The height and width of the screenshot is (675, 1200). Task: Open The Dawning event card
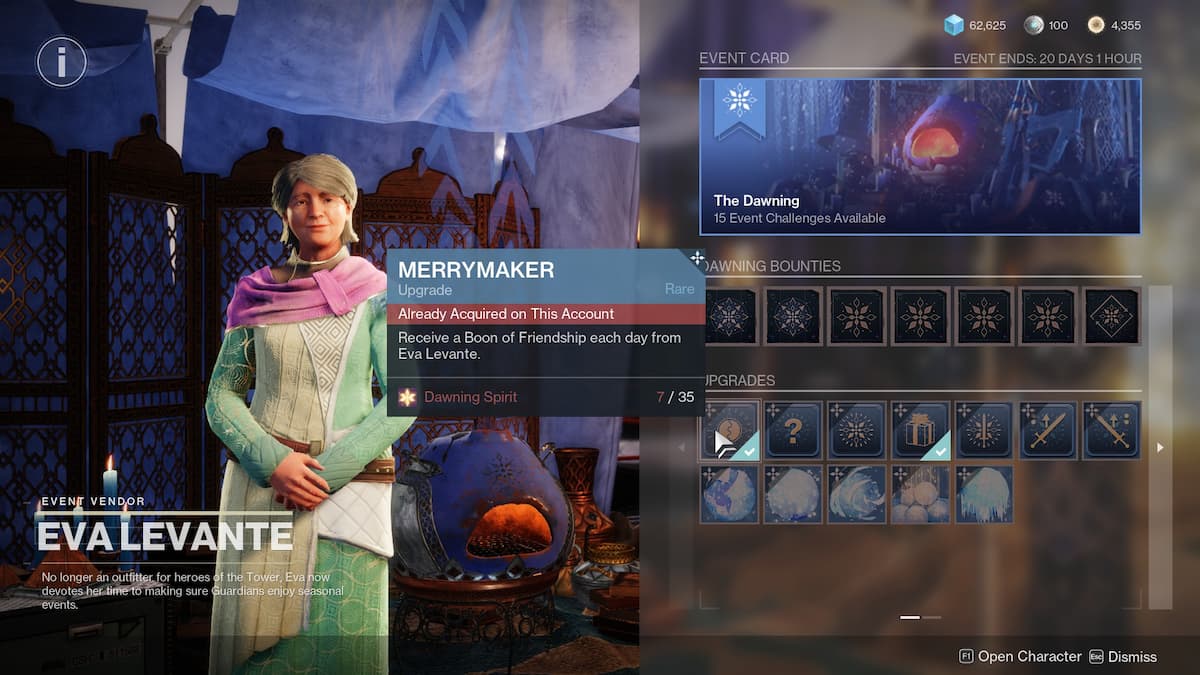(920, 157)
